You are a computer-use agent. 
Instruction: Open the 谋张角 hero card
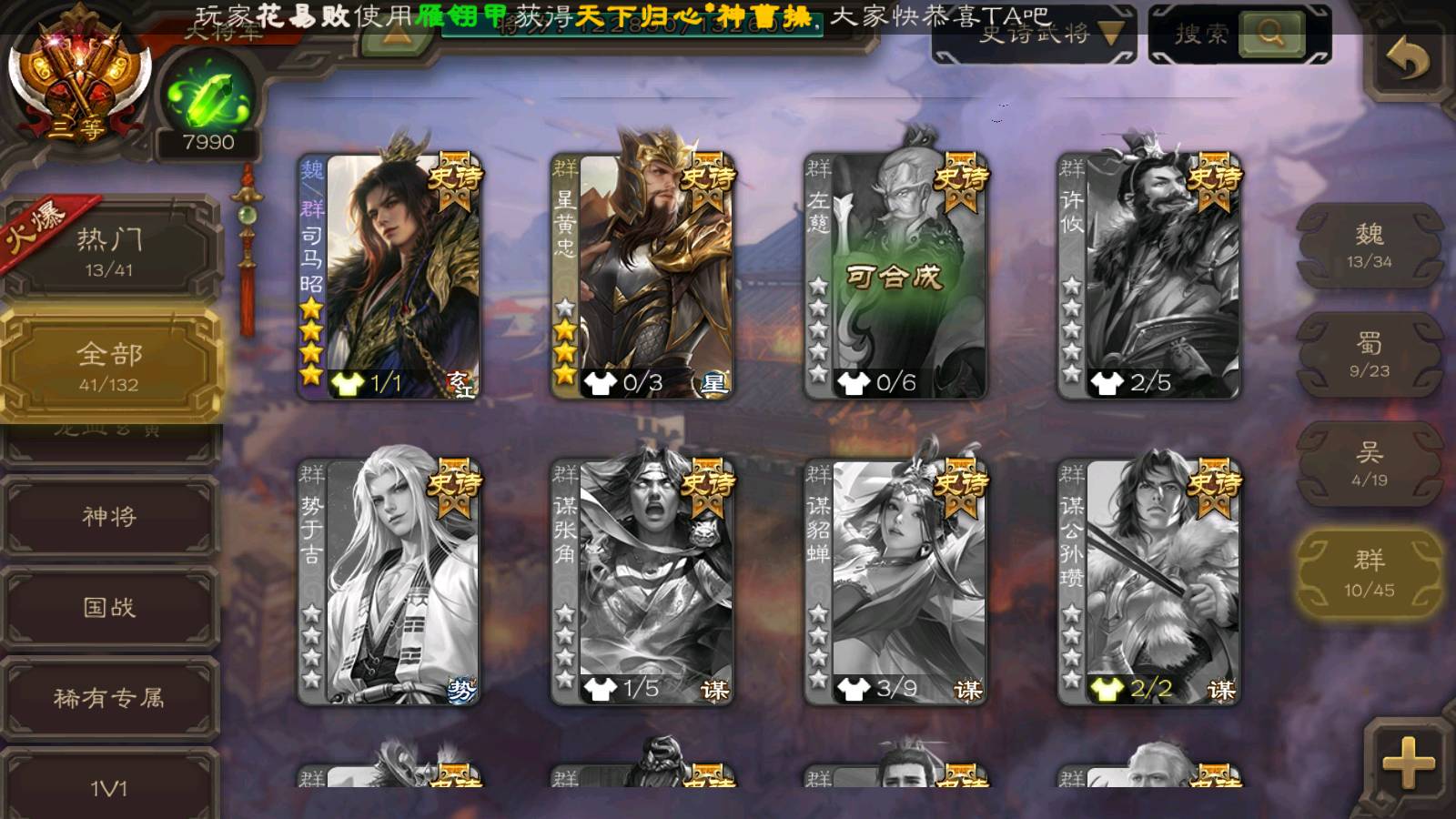click(x=642, y=582)
